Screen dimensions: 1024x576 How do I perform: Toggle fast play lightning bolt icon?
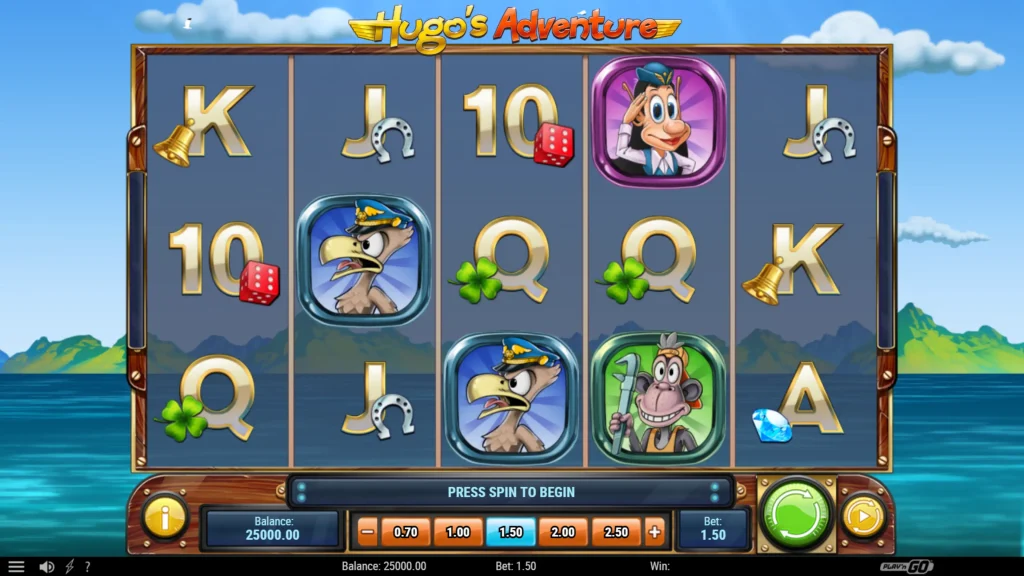pyautogui.click(x=69, y=566)
